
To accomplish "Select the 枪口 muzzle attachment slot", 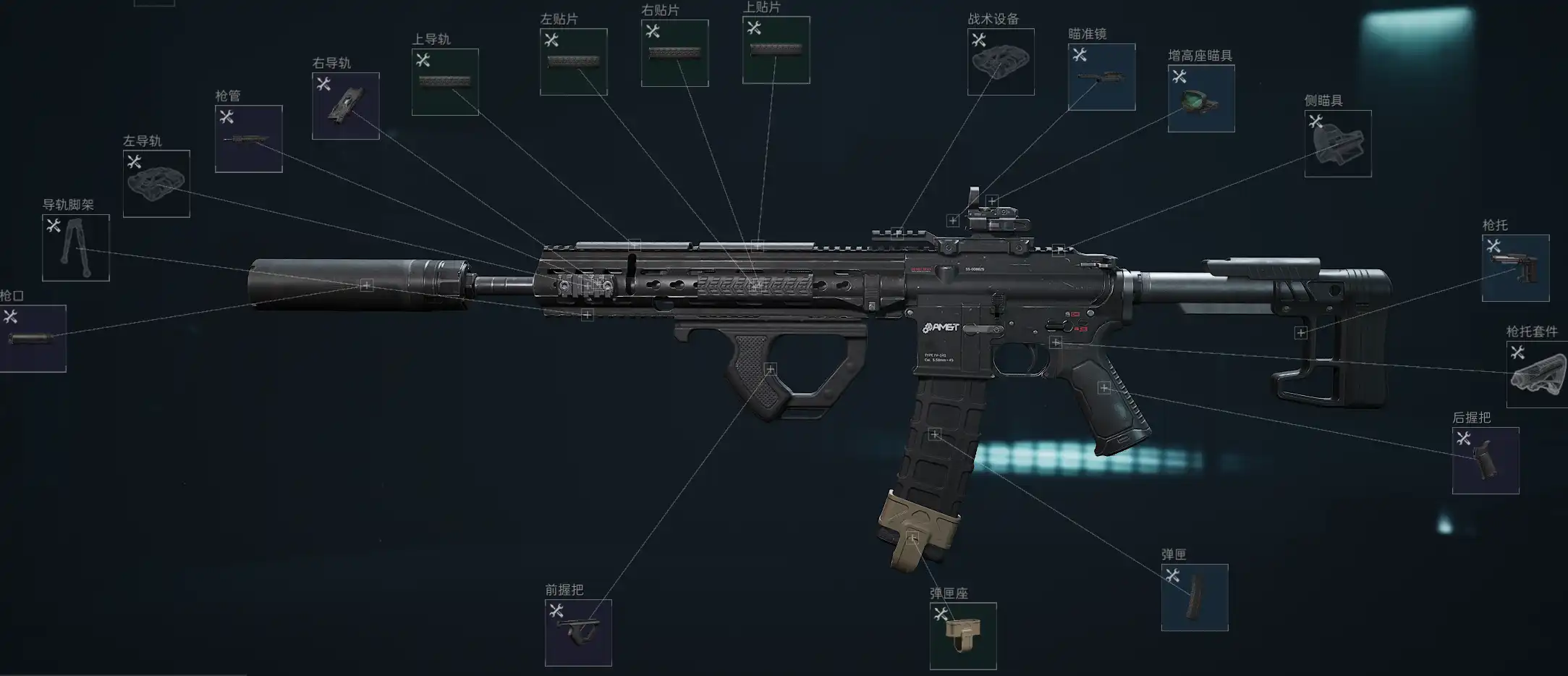I will pyautogui.click(x=33, y=338).
